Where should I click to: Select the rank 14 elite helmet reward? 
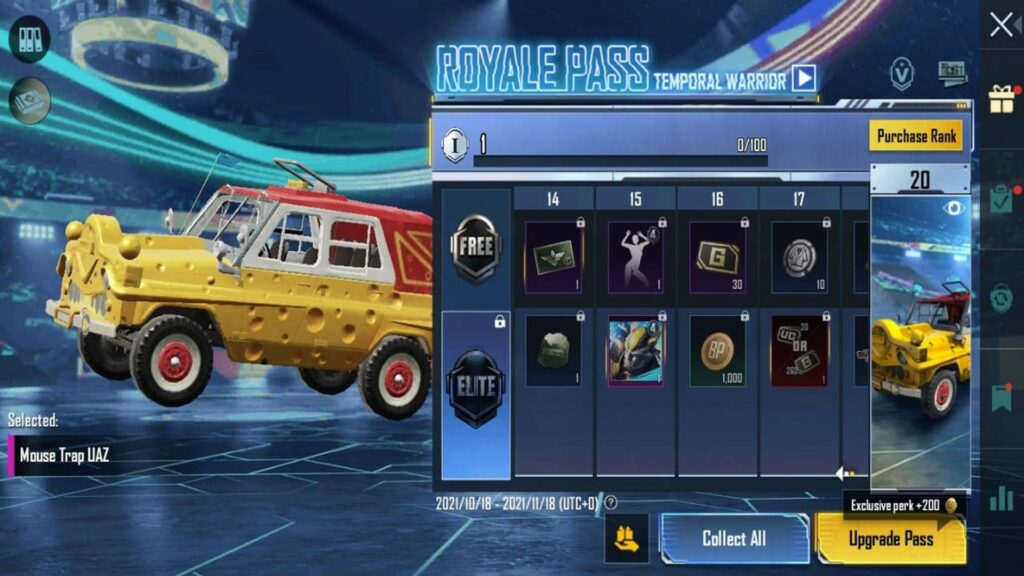click(x=553, y=352)
